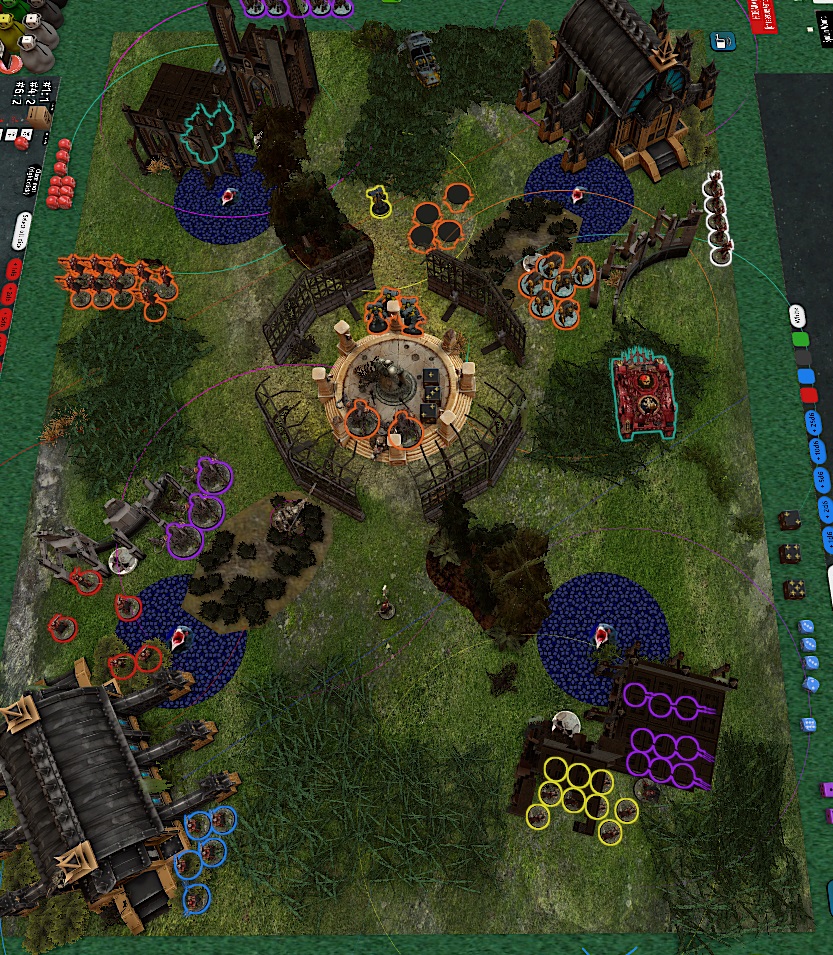The width and height of the screenshot is (833, 955).
Task: Select the white-outlined squad in a column
Action: (718, 218)
